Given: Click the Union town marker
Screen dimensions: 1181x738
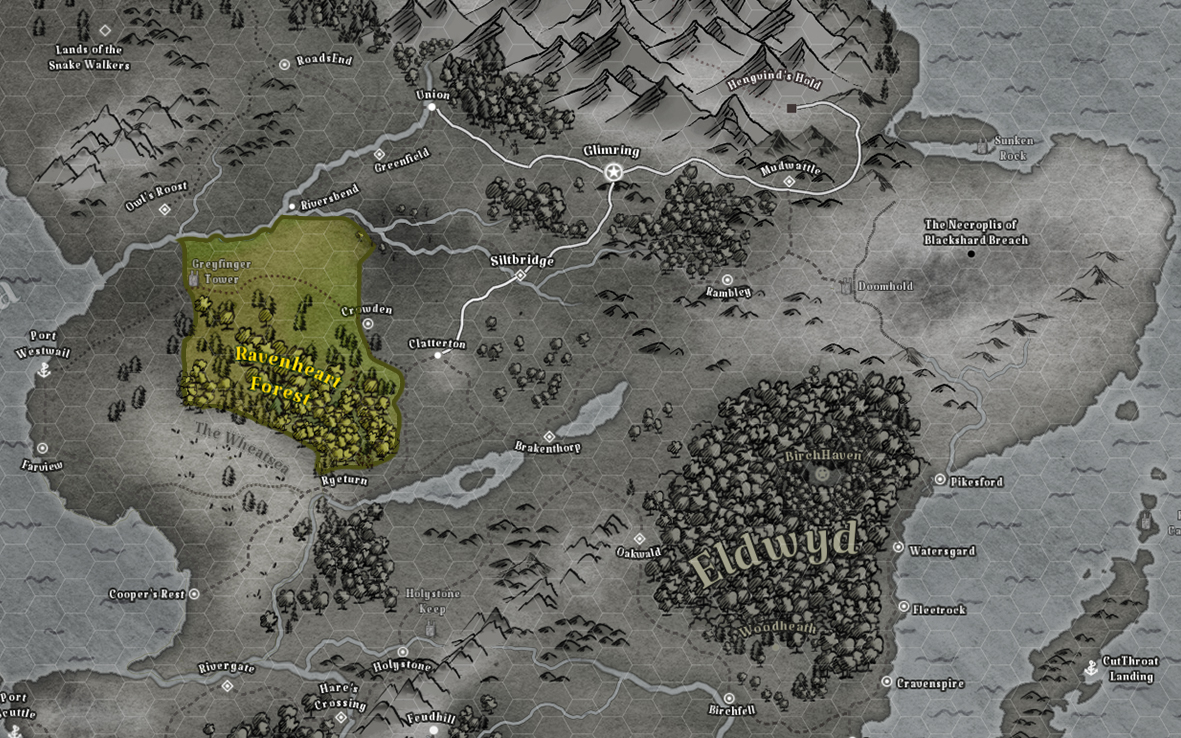Looking at the screenshot, I should [x=432, y=107].
